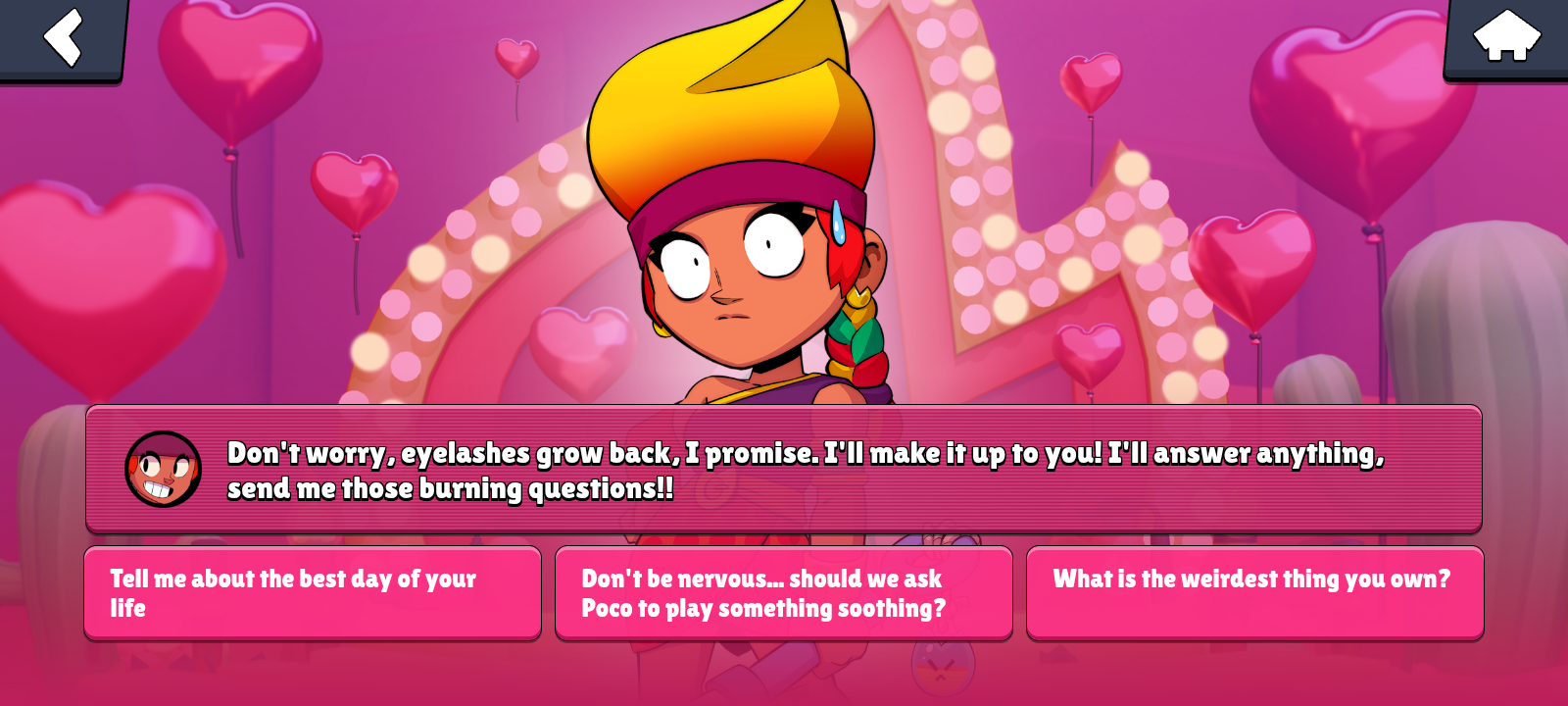
Task: Select the reply about asking Poco
Action: coord(783,593)
